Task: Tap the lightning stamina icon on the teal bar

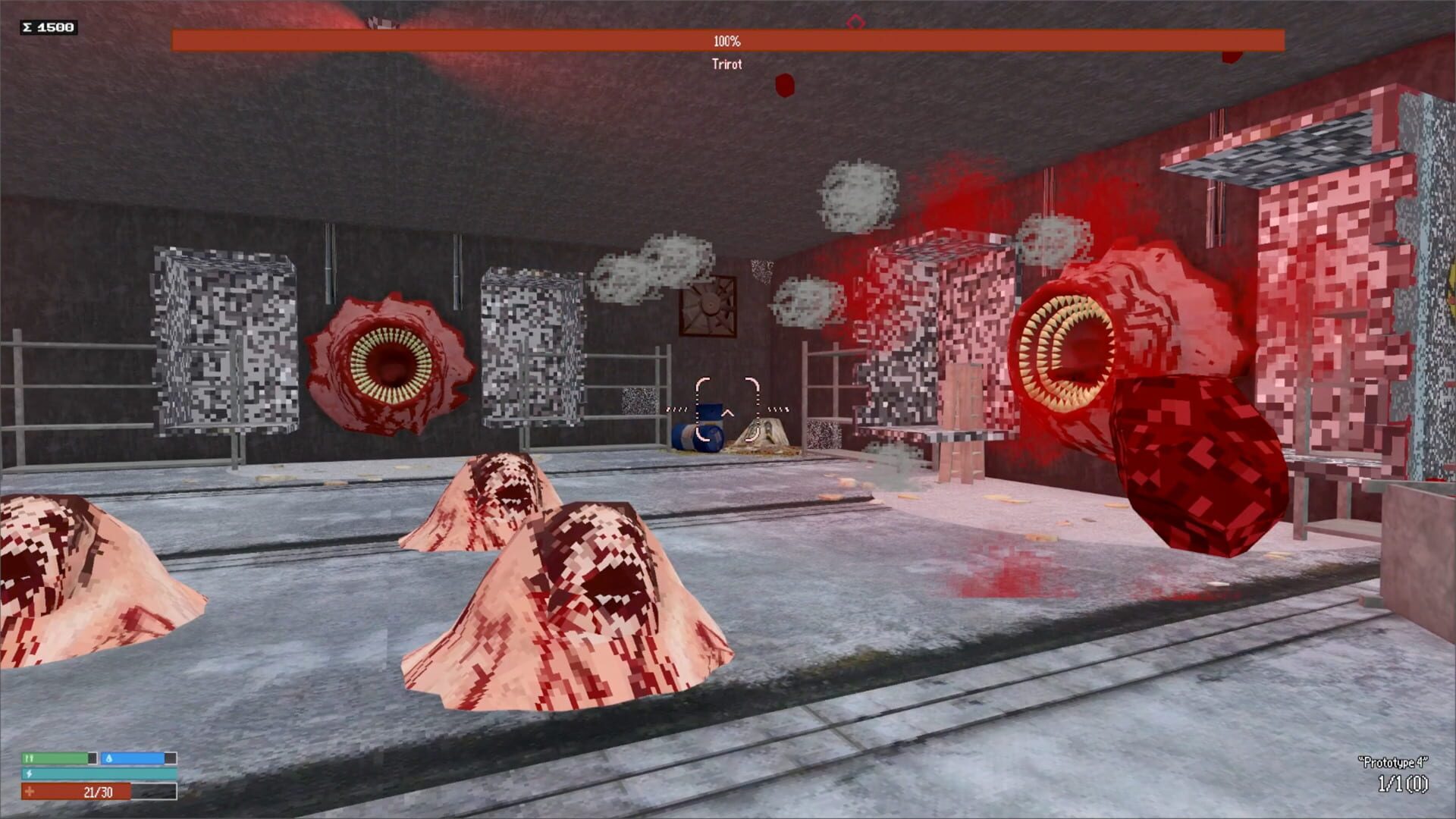Action: (29, 774)
